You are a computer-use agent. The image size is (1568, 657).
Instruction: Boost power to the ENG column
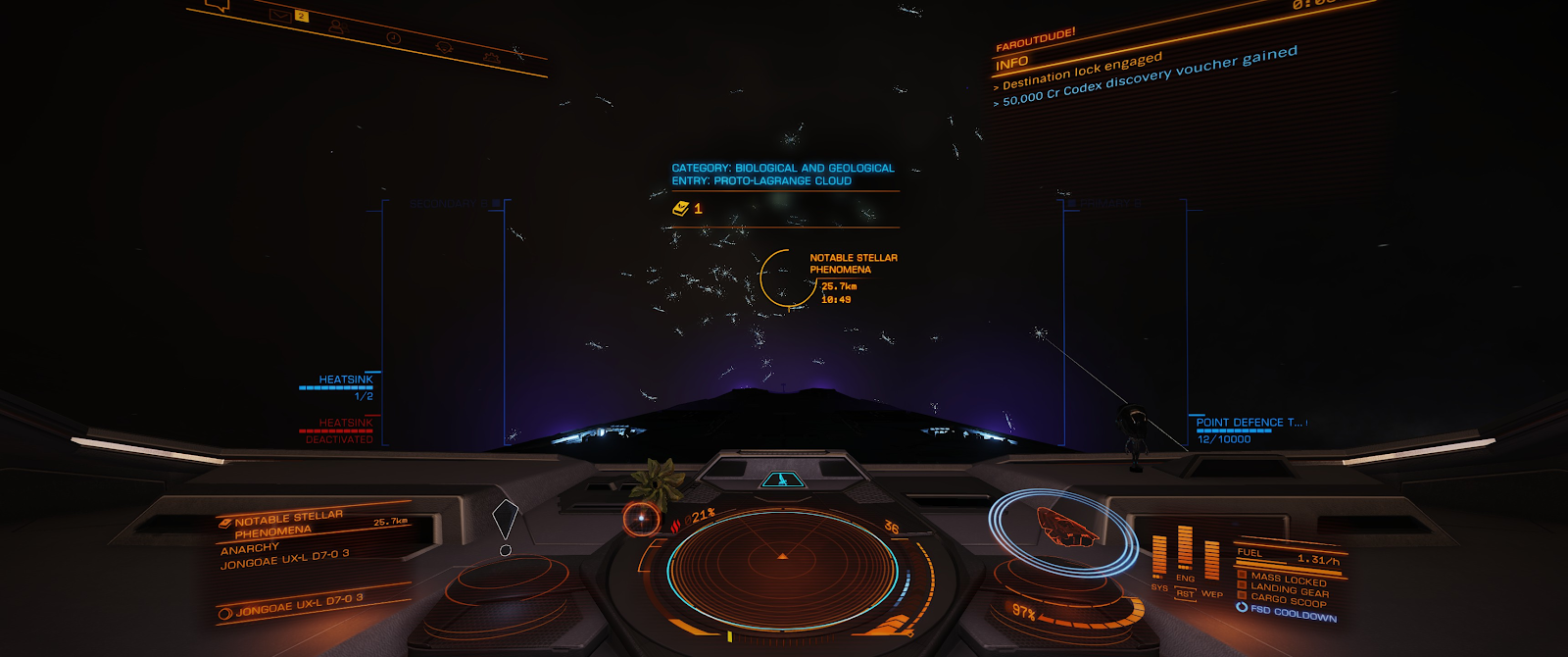(x=1185, y=547)
